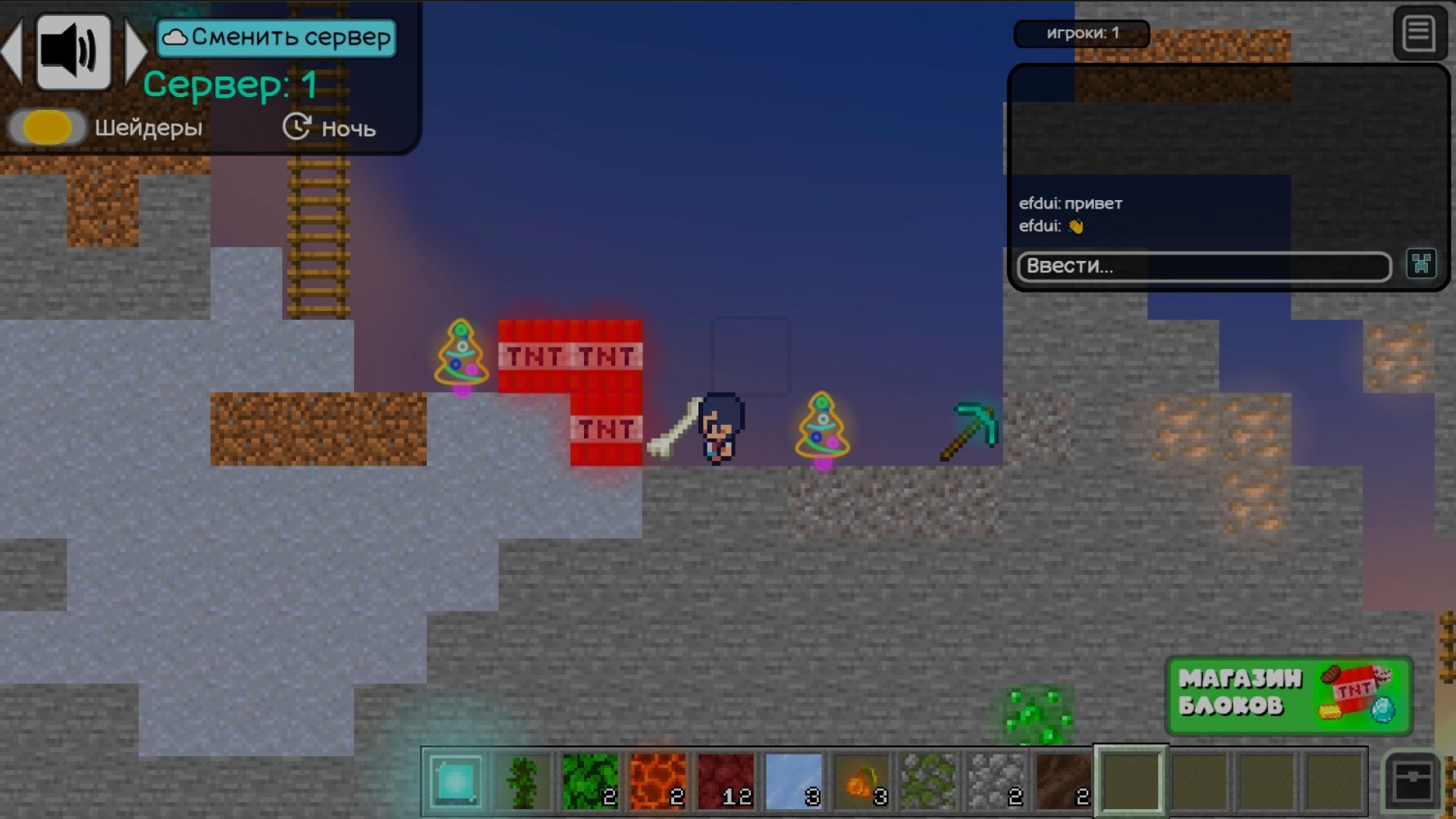This screenshot has height=819, width=1456.
Task: Check the игроки: 1 player counter
Action: click(1082, 33)
